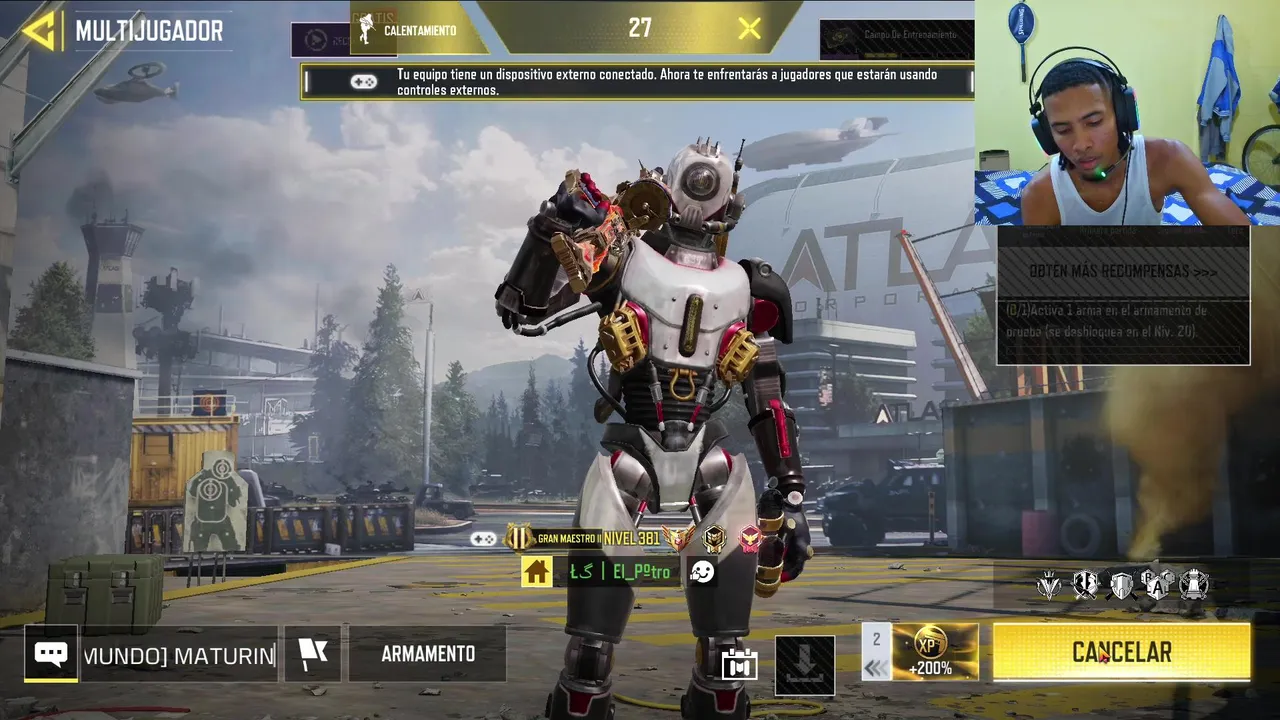View the El_Potro player name tag
This screenshot has height=720, width=1280.
620,572
